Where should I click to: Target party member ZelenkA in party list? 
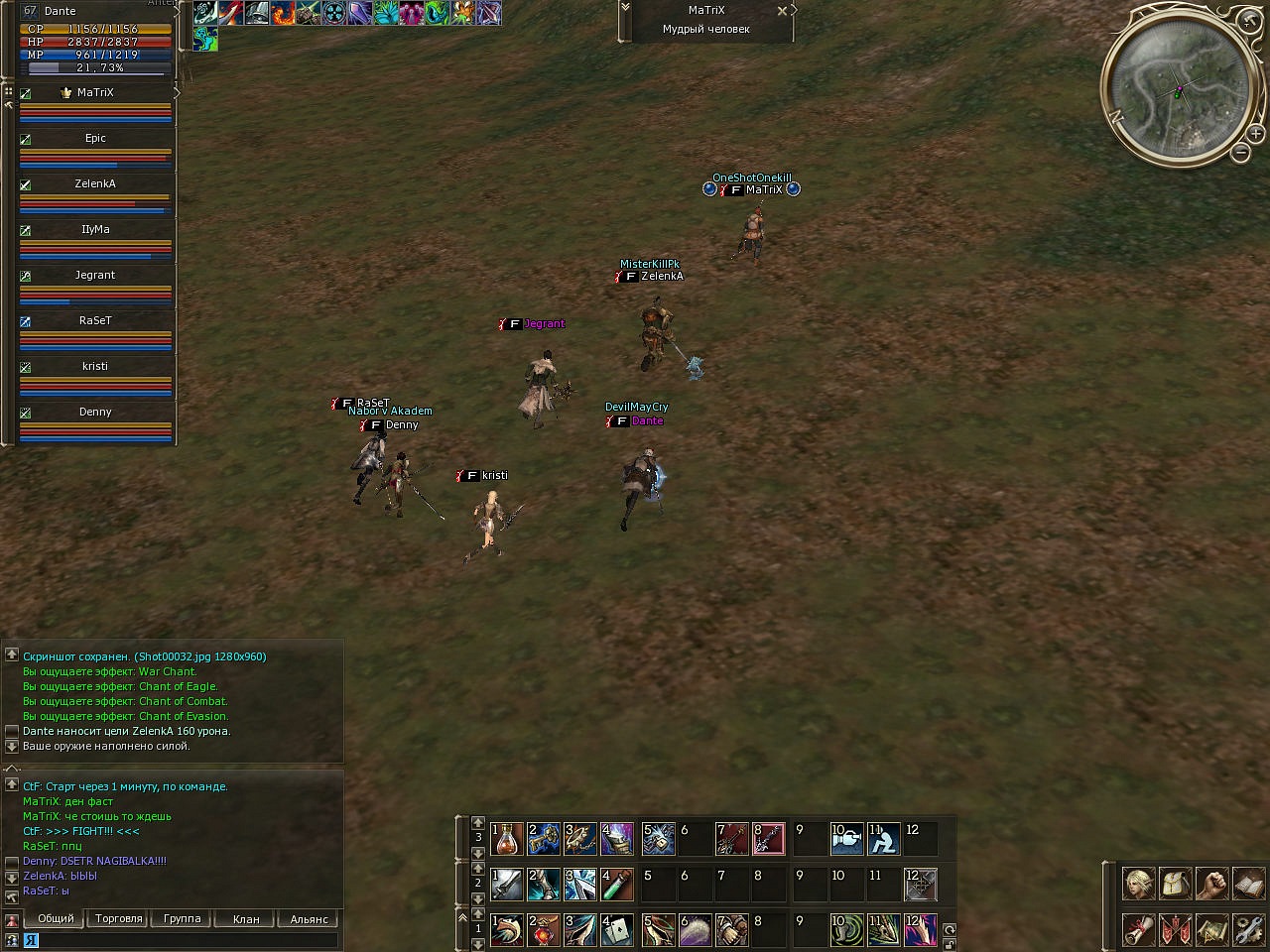coord(95,184)
